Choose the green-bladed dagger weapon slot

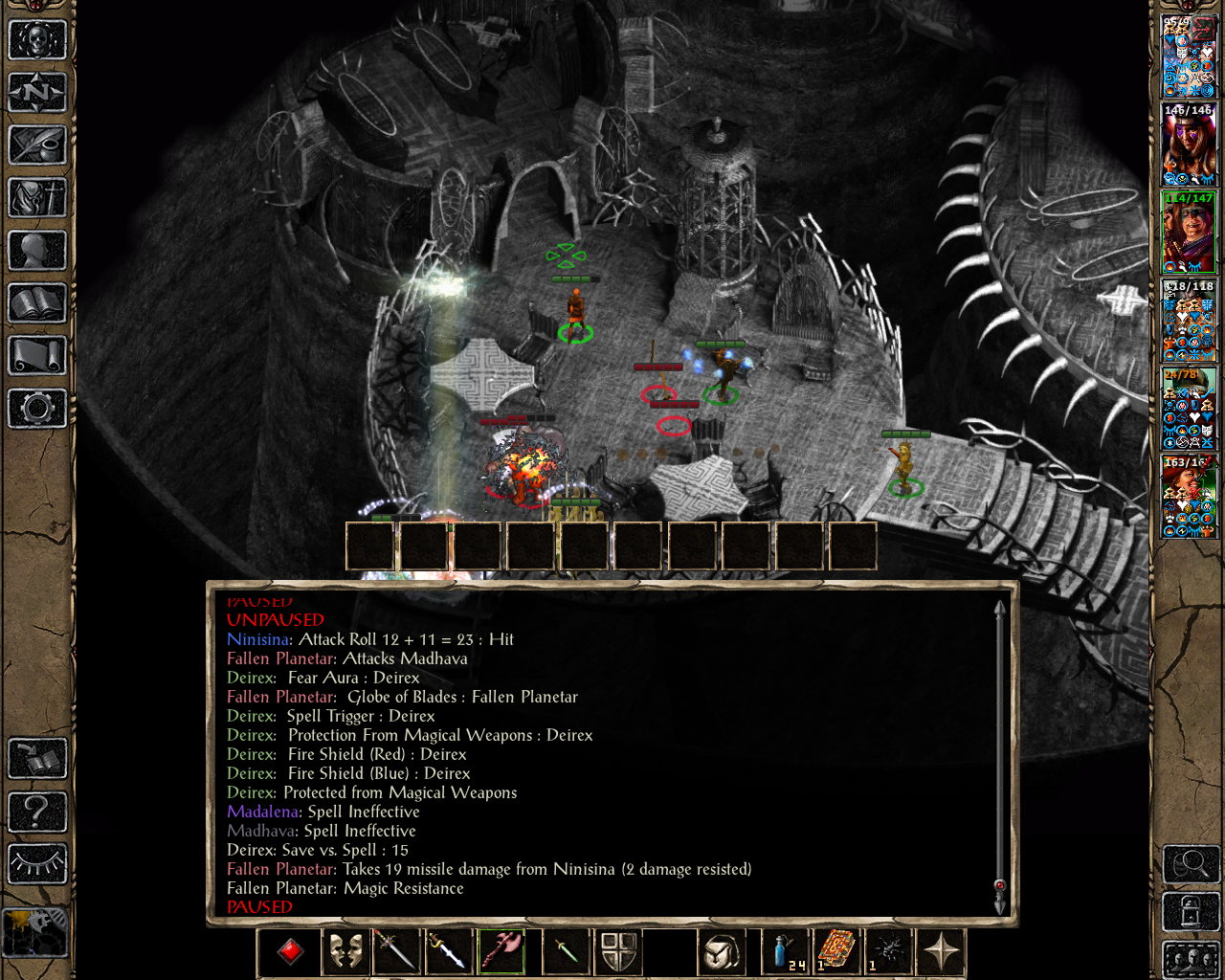pyautogui.click(x=565, y=951)
